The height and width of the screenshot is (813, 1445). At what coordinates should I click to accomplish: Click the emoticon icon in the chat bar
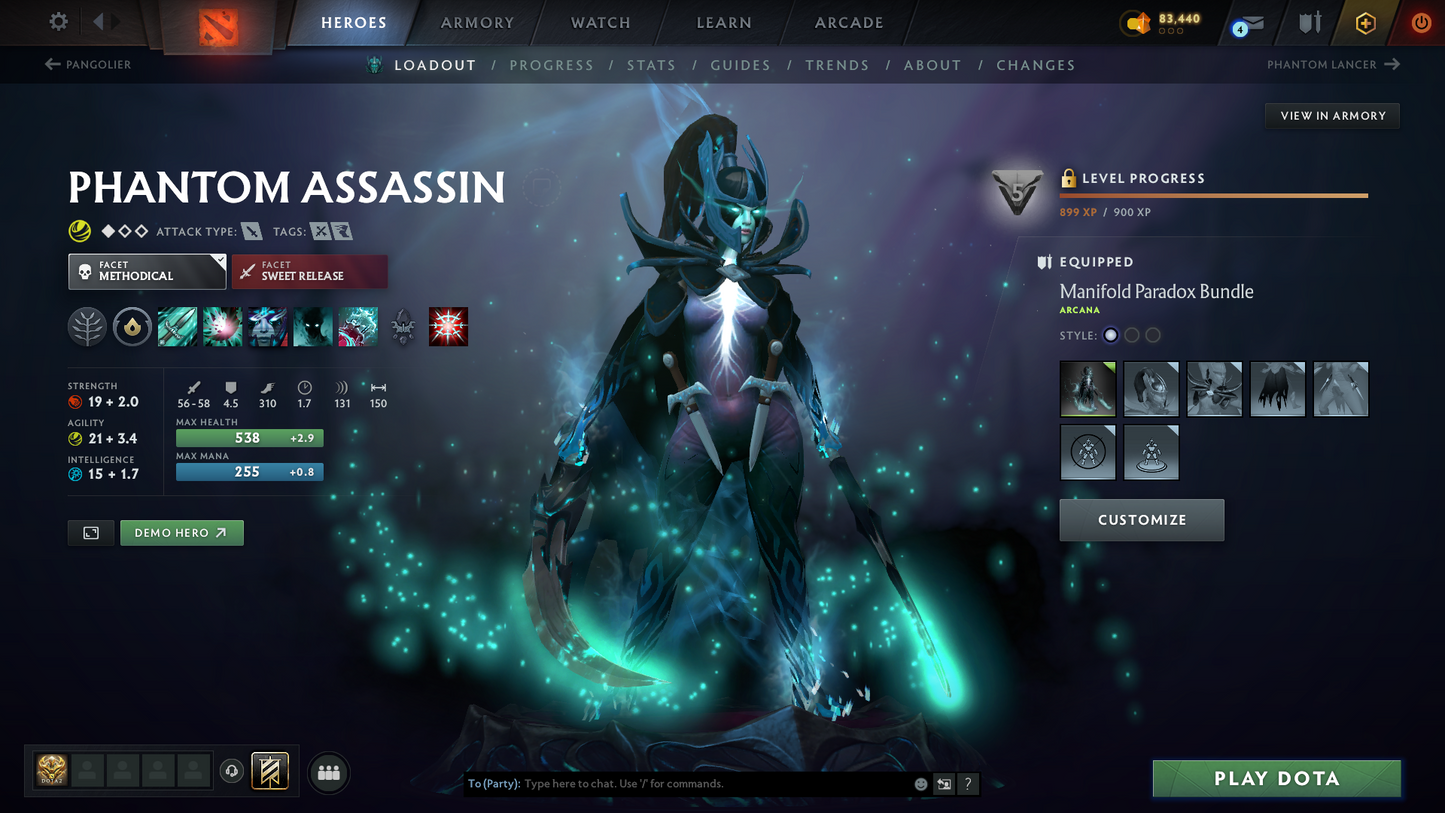pyautogui.click(x=919, y=784)
